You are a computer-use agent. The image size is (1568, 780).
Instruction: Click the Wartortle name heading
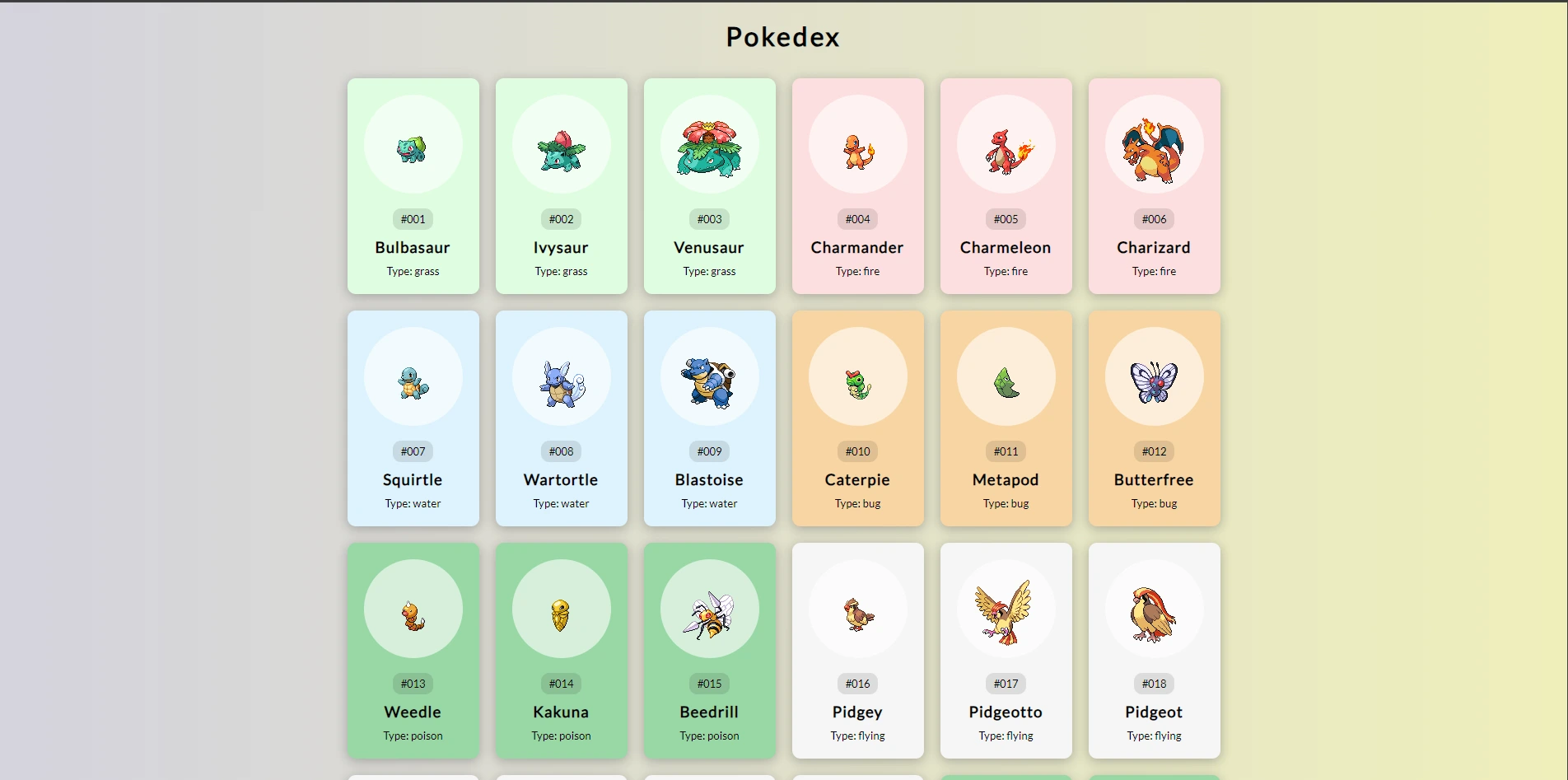(x=561, y=480)
